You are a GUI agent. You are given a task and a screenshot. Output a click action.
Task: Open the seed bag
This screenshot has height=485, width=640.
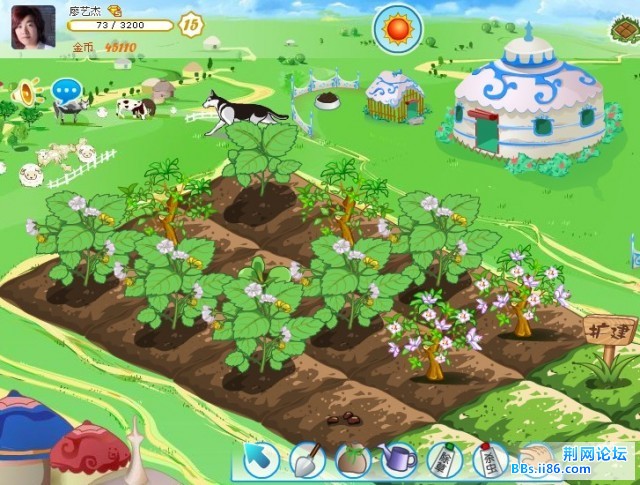pyautogui.click(x=352, y=461)
